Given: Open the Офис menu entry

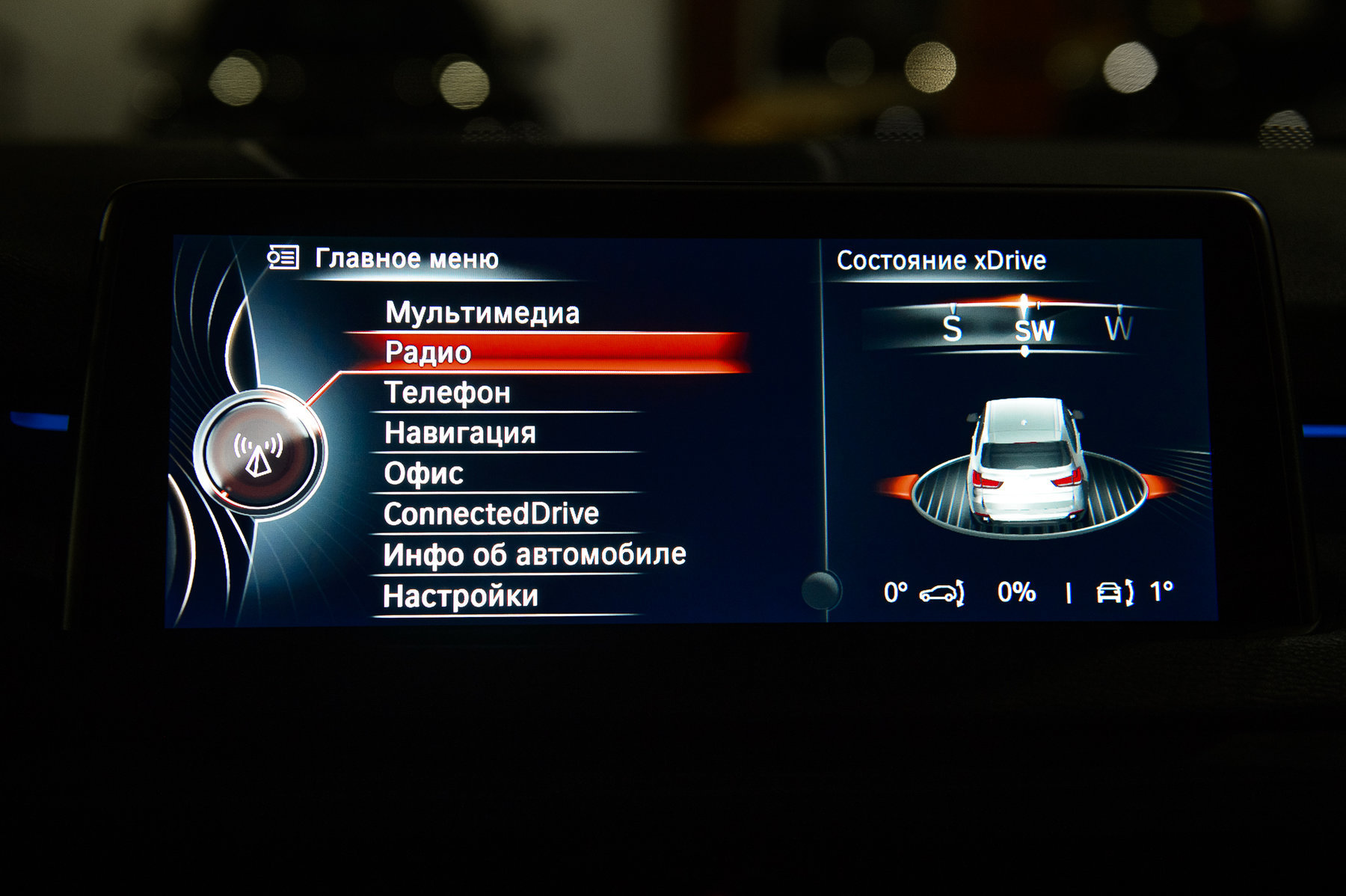Looking at the screenshot, I should tap(423, 474).
